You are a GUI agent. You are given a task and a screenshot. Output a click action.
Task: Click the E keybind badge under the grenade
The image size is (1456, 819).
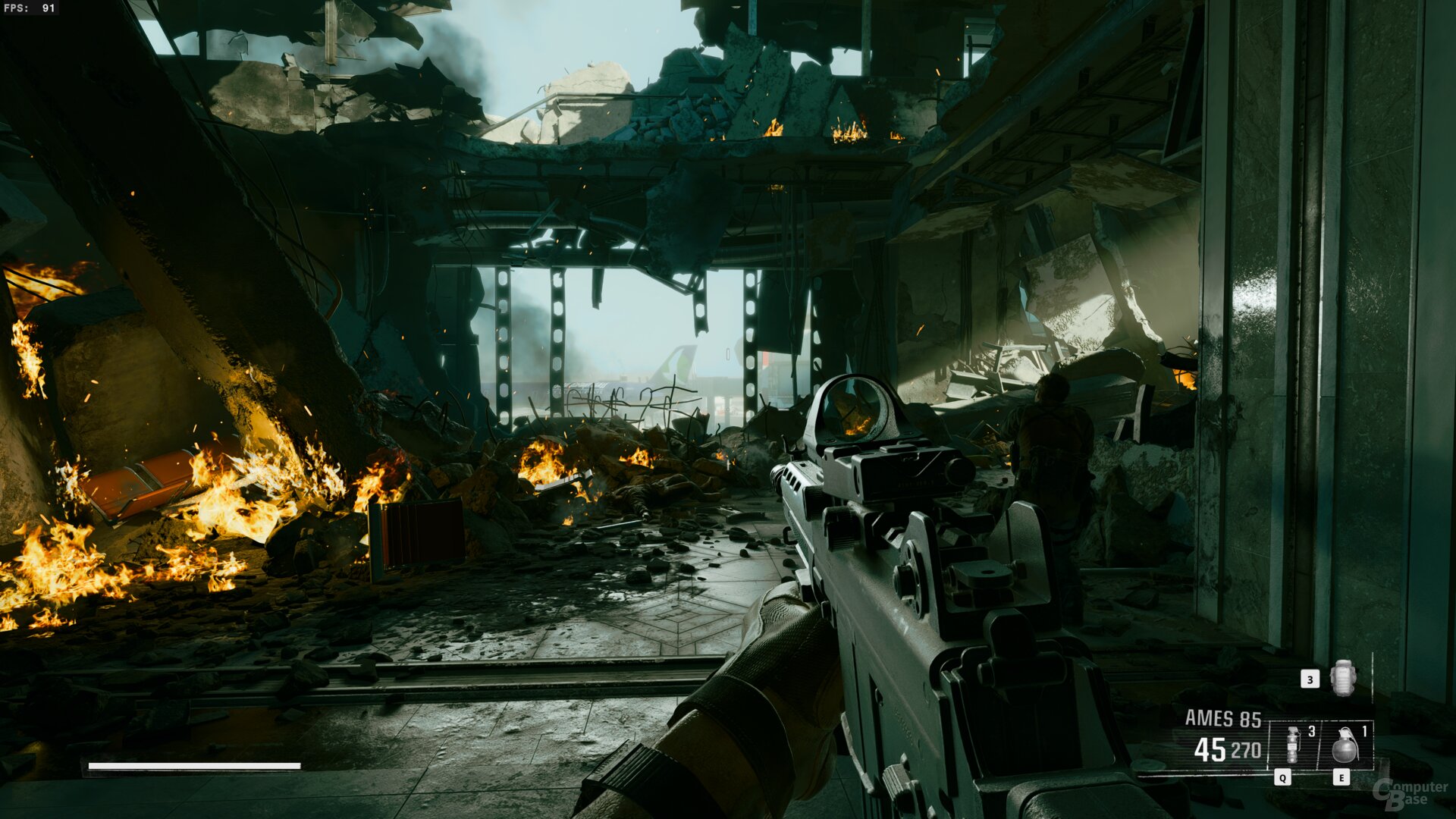pos(1341,777)
